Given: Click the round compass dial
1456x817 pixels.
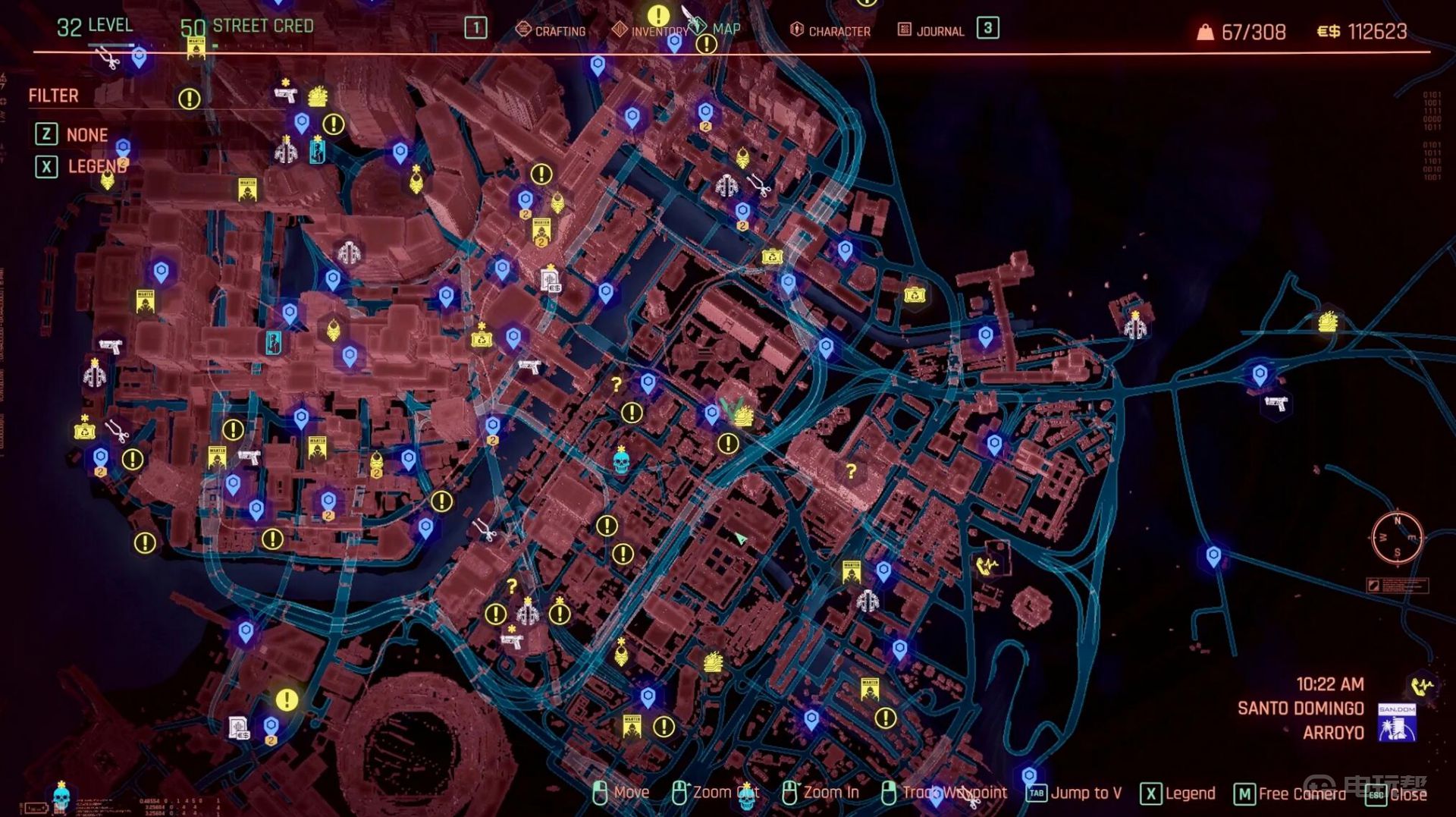Looking at the screenshot, I should (x=1397, y=537).
